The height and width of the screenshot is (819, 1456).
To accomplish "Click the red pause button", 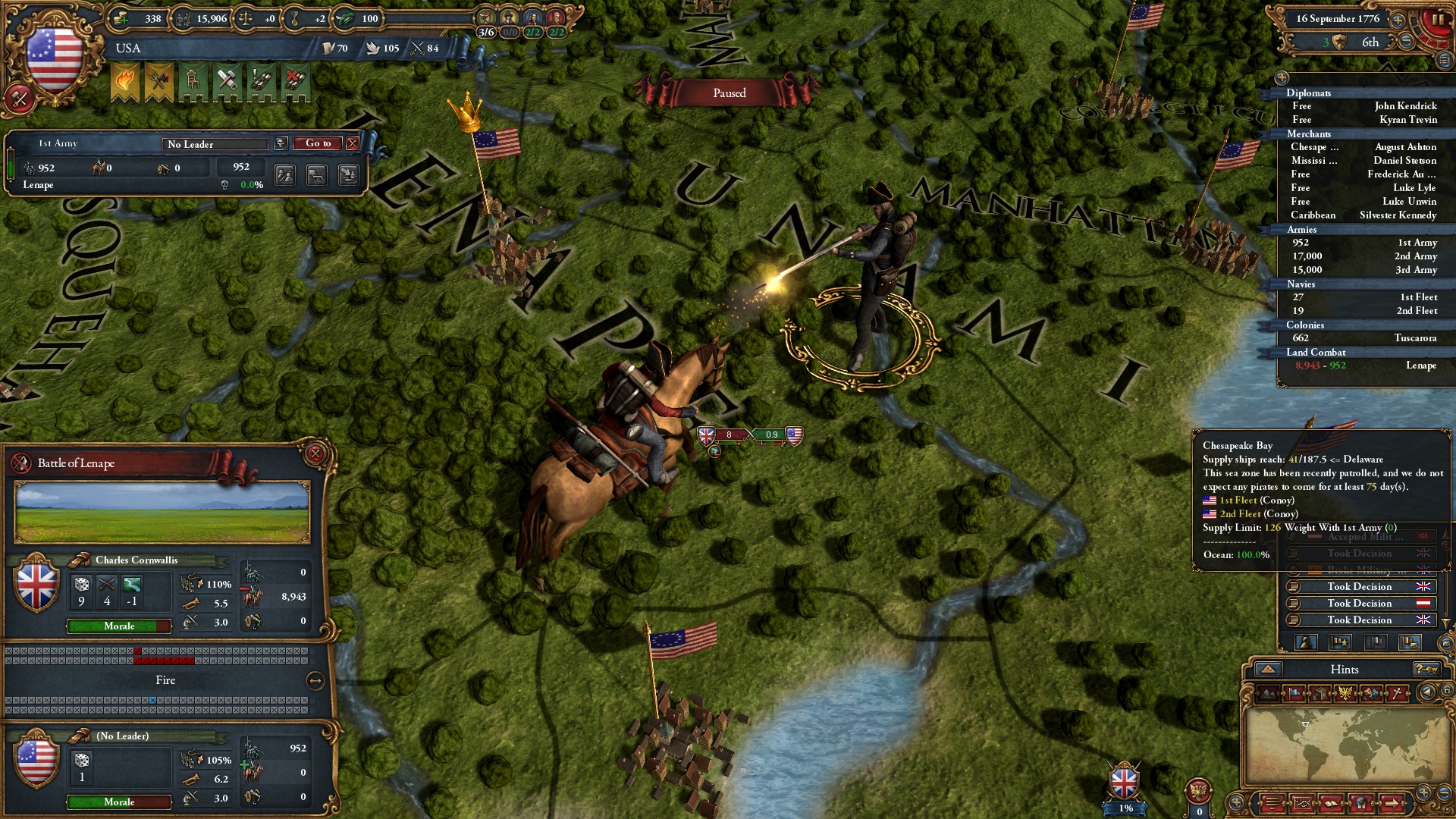I will click(1436, 20).
